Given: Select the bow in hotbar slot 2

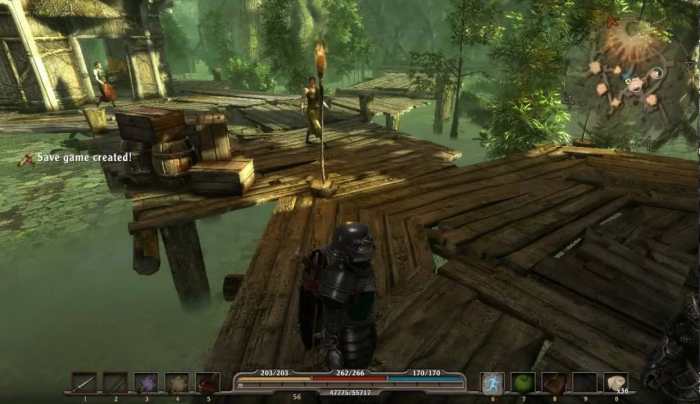Looking at the screenshot, I should click(x=115, y=383).
